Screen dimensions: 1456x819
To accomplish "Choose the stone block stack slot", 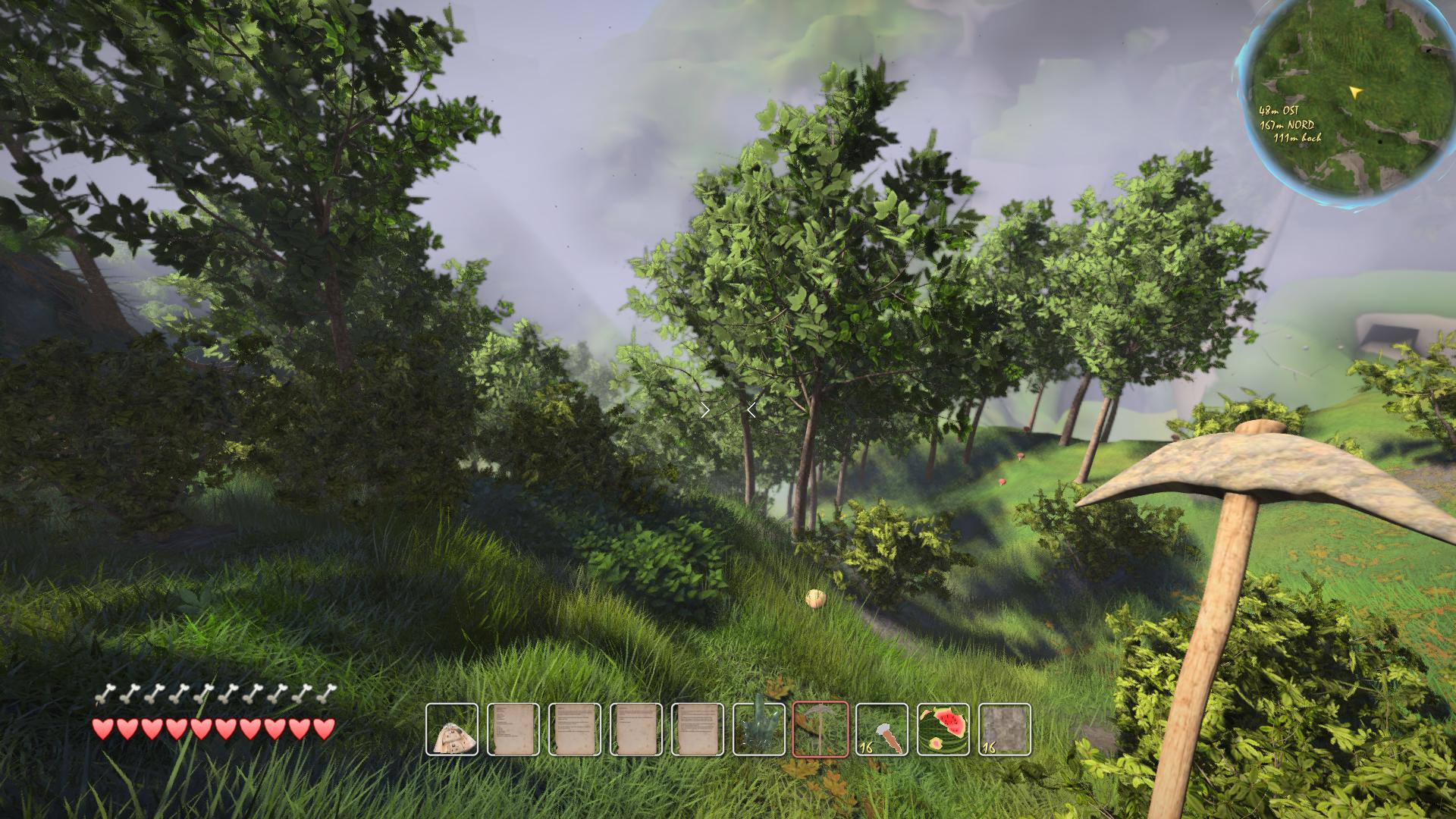I will [1005, 730].
